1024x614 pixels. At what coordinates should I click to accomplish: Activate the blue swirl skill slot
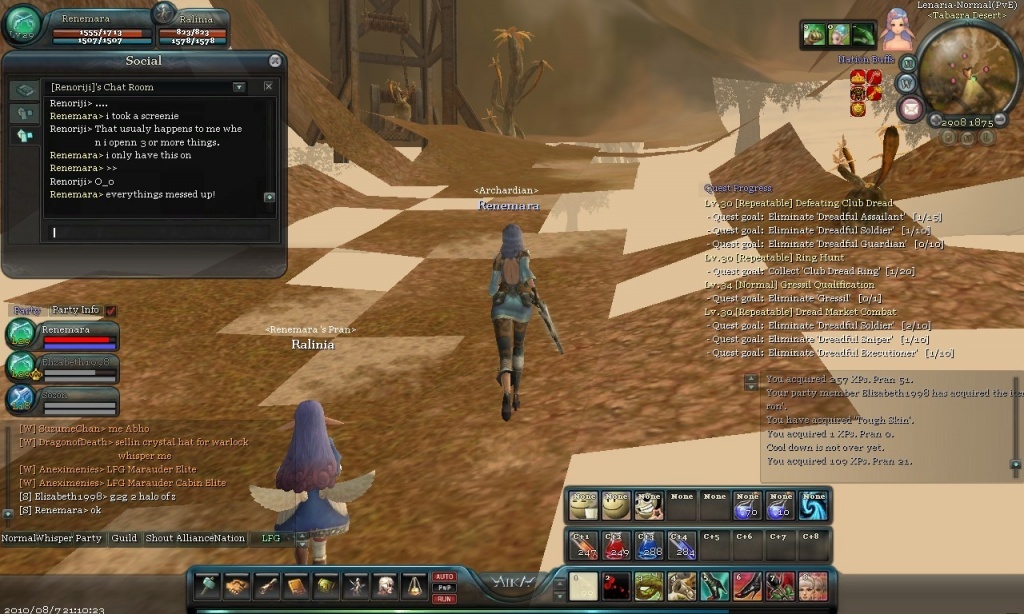(813, 506)
